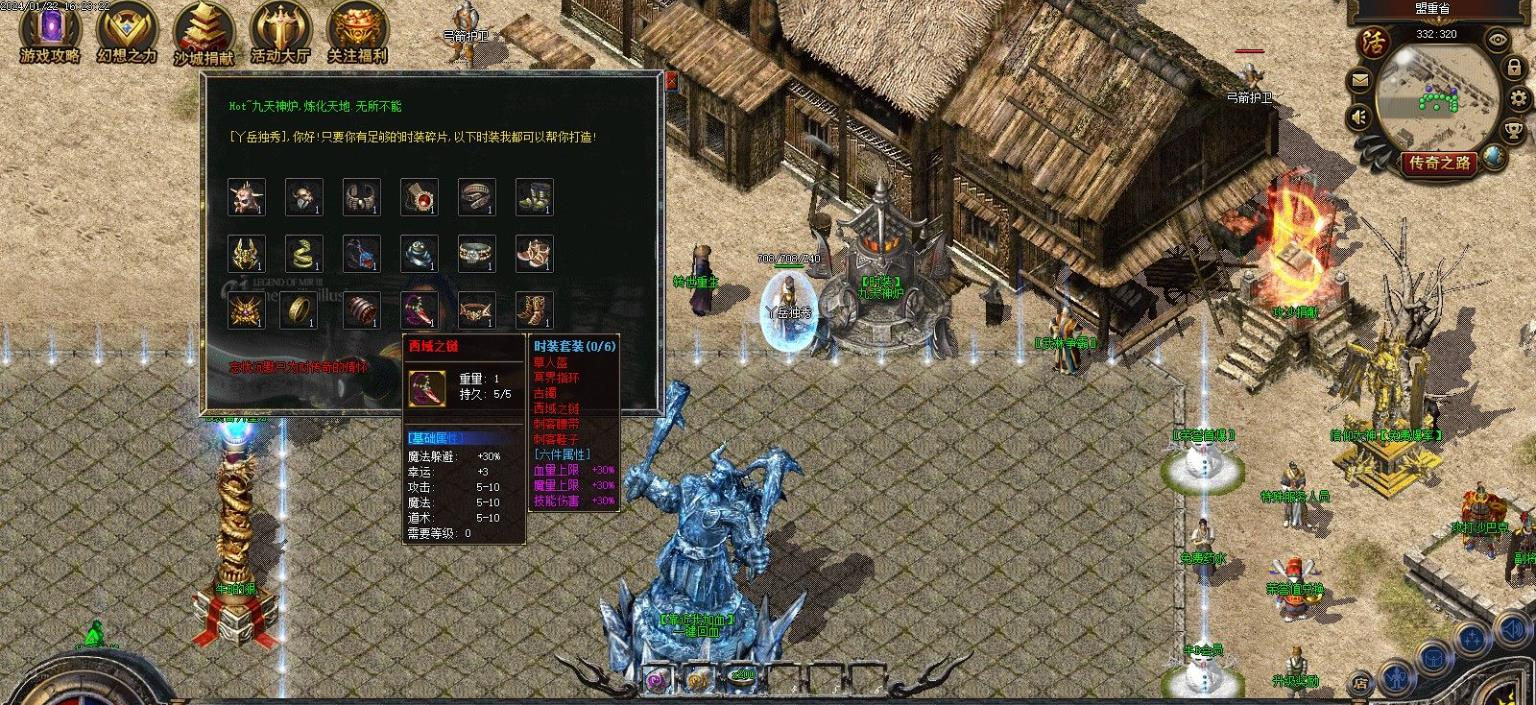Pick the green boots fashion item

[535, 197]
